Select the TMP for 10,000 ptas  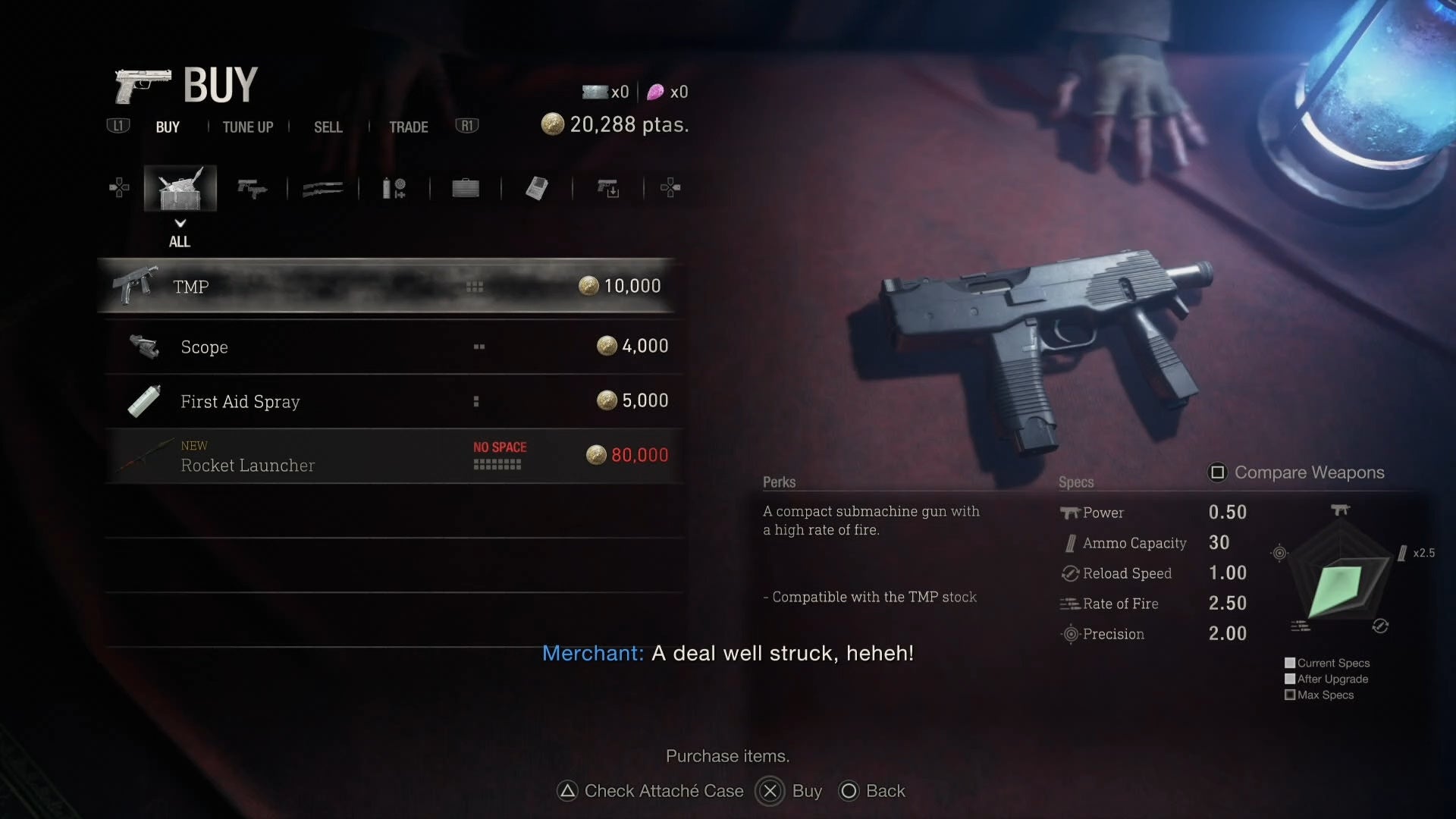pyautogui.click(x=387, y=287)
